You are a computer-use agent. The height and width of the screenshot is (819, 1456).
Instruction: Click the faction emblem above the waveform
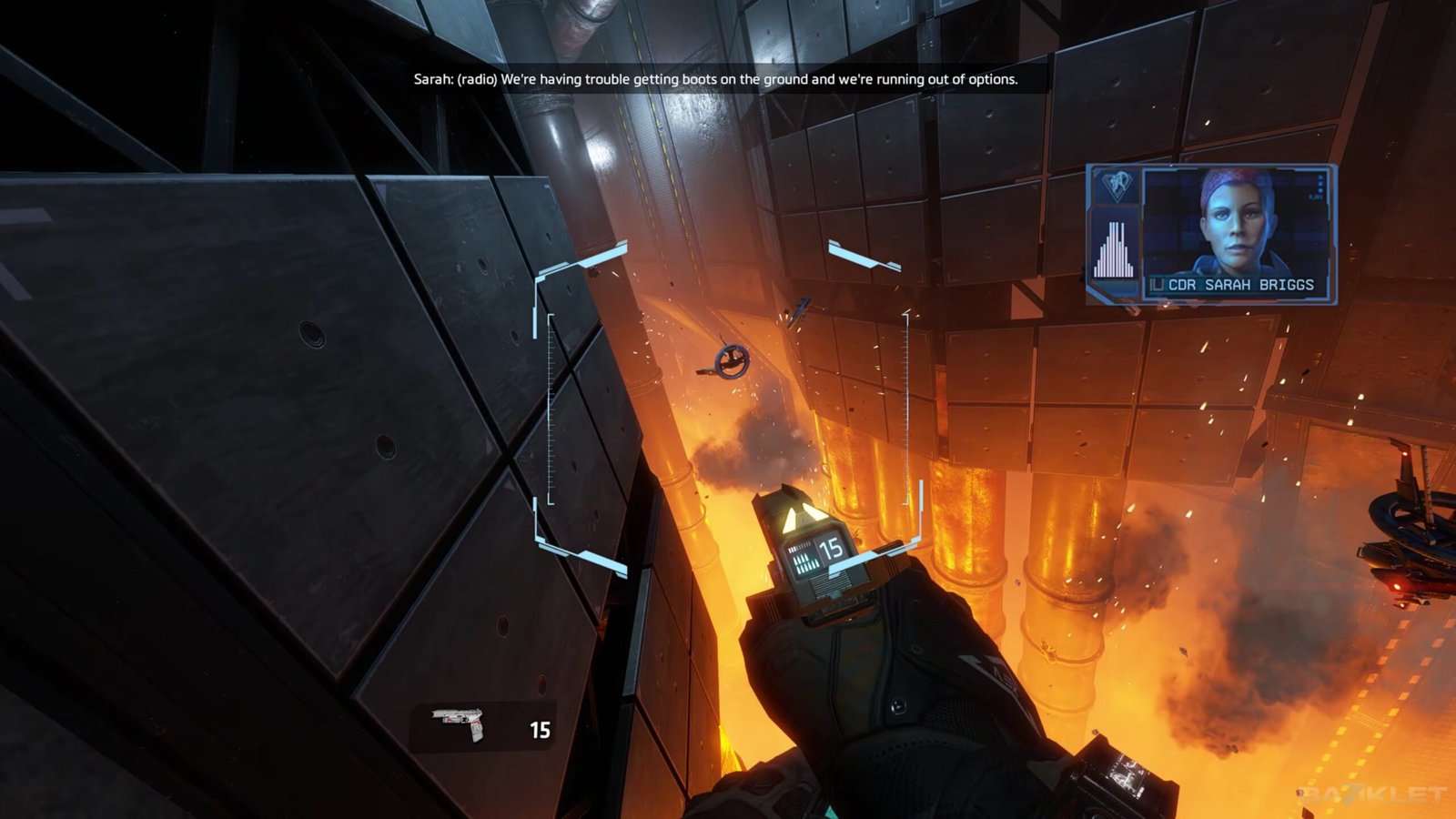pyautogui.click(x=1114, y=186)
